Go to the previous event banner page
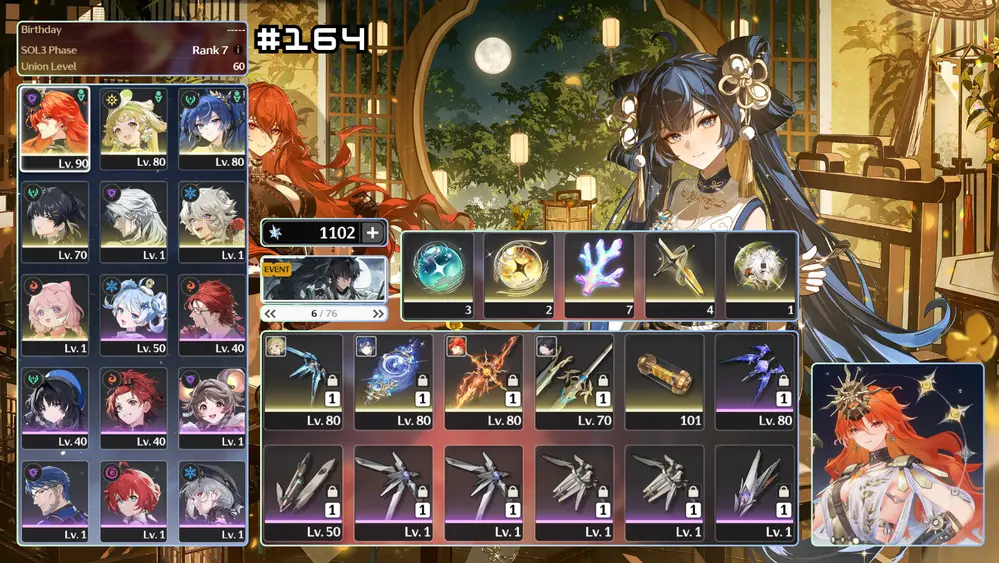The image size is (999, 563). pos(269,313)
